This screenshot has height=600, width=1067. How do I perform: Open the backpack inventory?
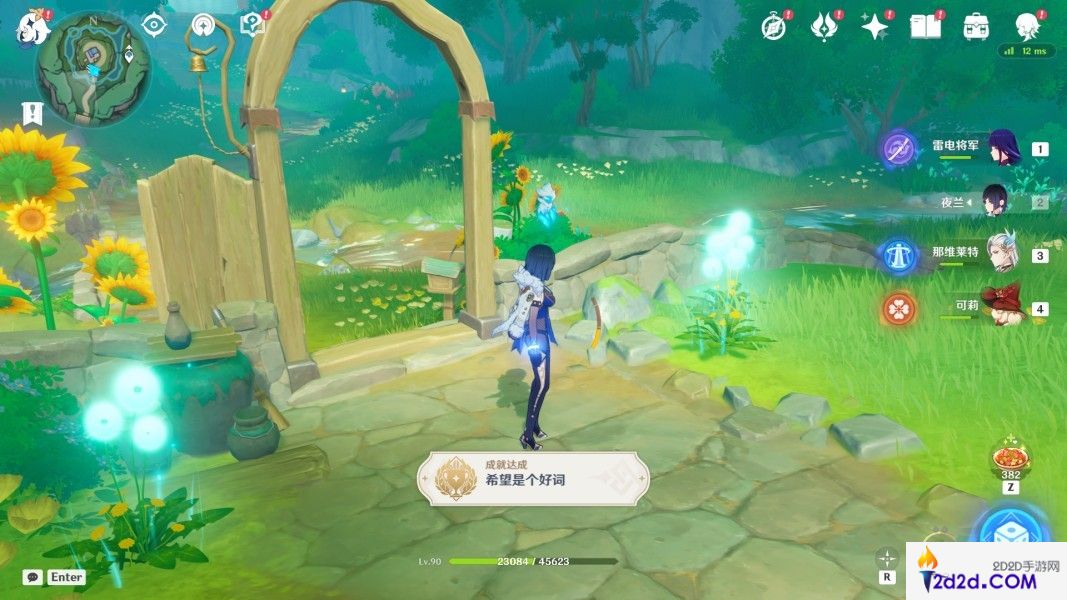click(976, 27)
